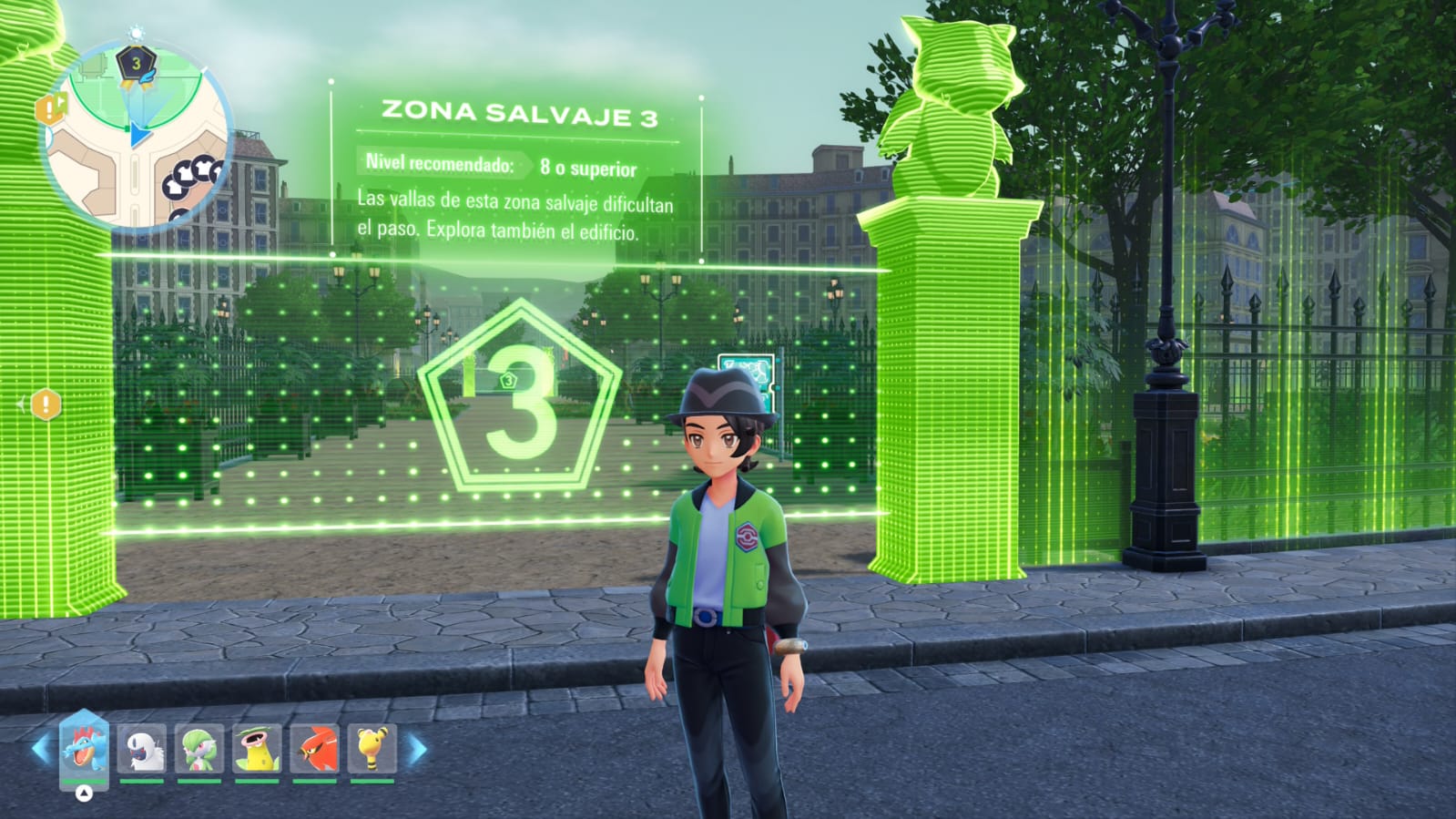Image resolution: width=1456 pixels, height=819 pixels.
Task: Click the right arrow beside the party bar
Action: point(417,750)
